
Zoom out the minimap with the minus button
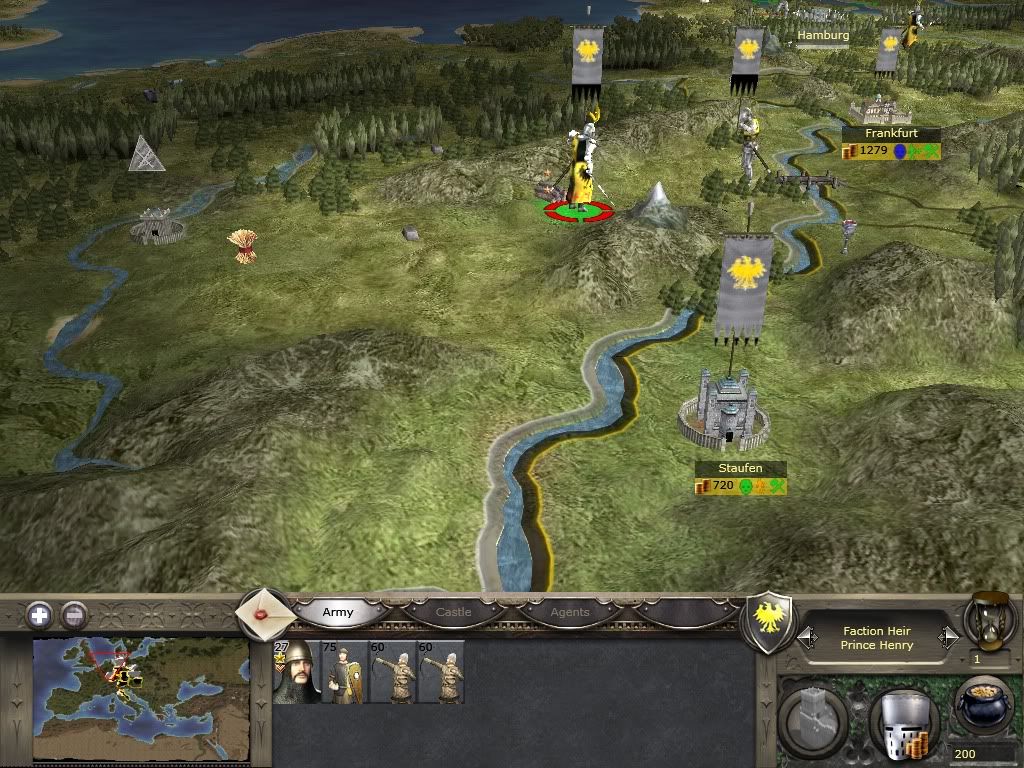point(74,615)
